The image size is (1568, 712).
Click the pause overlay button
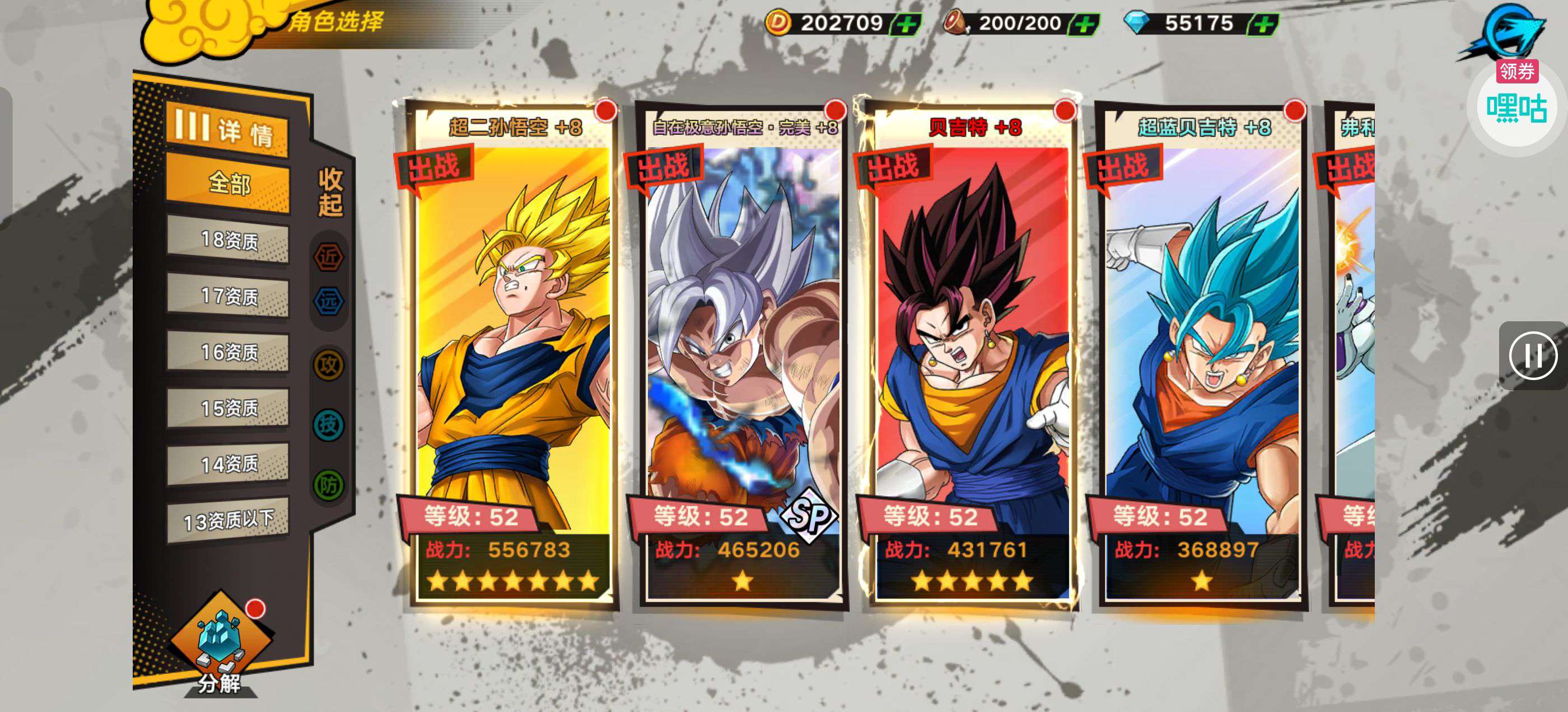tap(1533, 356)
